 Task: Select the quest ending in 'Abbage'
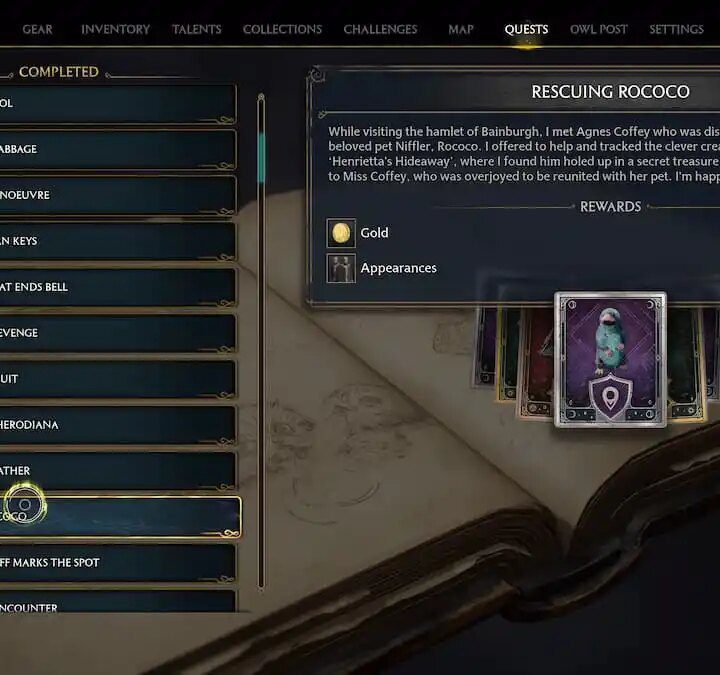[117, 149]
